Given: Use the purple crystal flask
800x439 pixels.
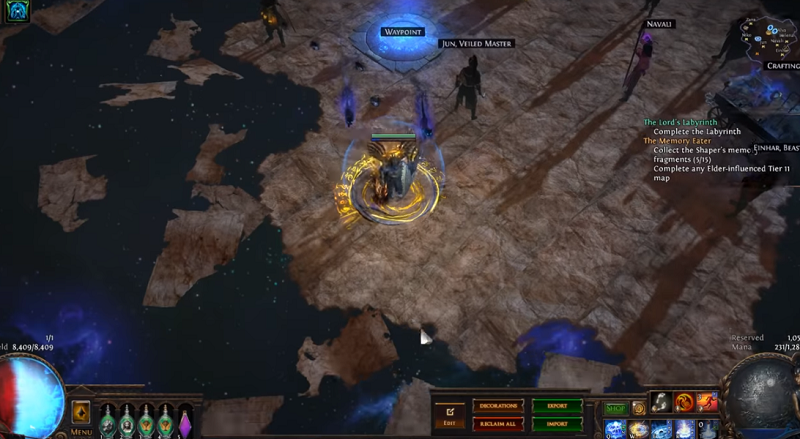Looking at the screenshot, I should [183, 420].
